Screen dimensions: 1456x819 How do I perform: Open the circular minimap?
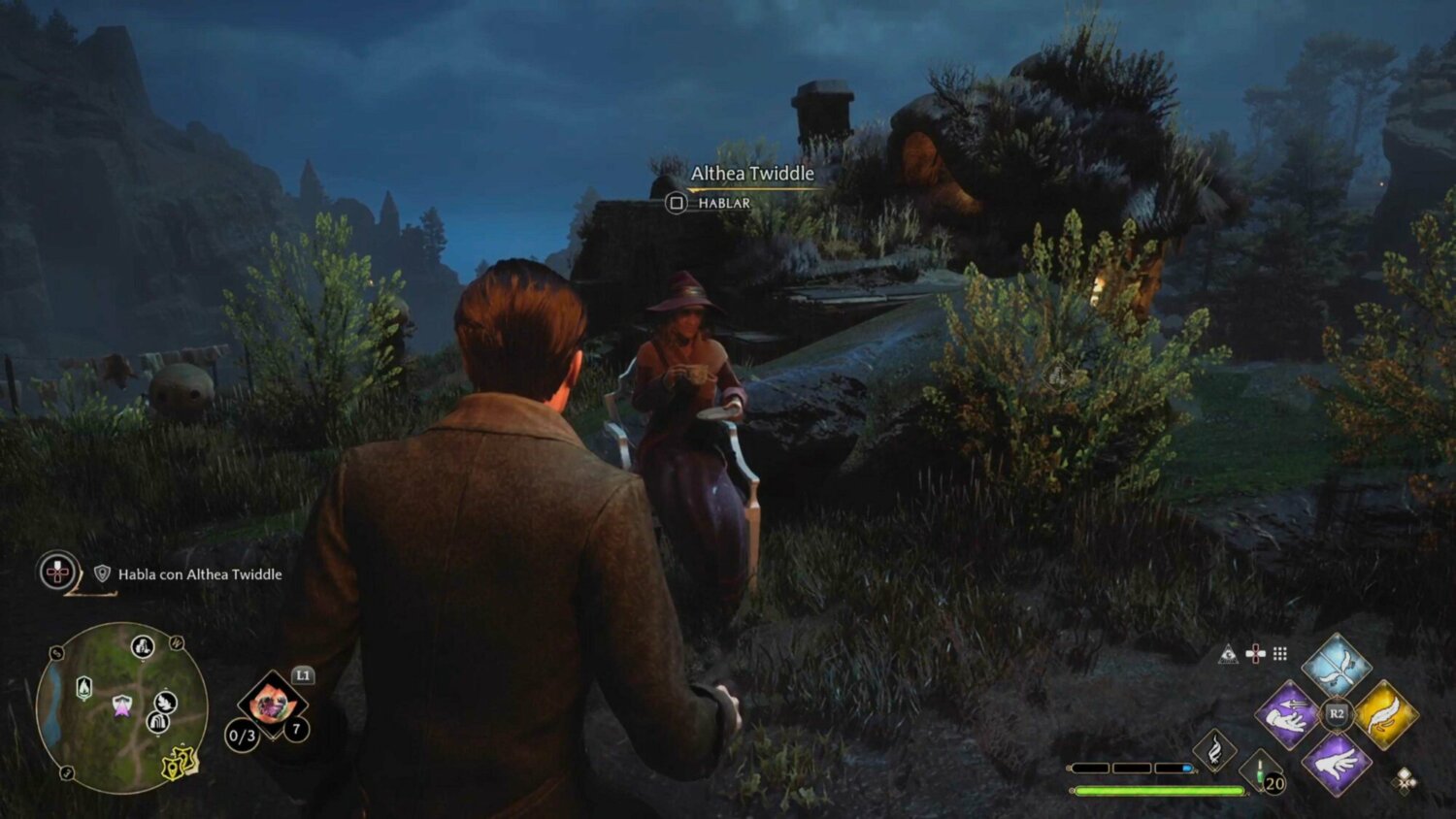pos(121,707)
